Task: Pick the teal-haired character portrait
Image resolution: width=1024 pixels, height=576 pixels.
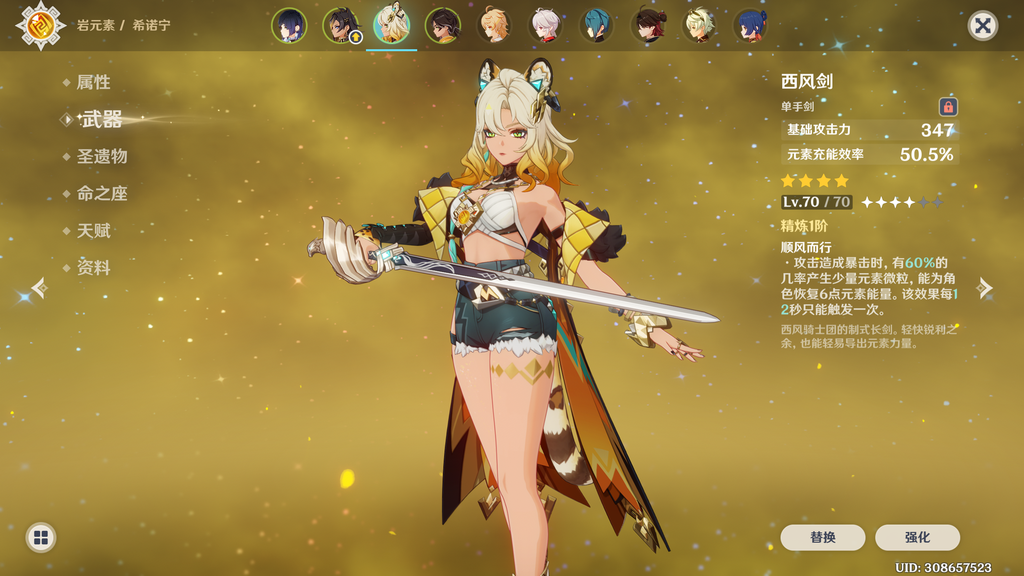Action: pos(596,26)
